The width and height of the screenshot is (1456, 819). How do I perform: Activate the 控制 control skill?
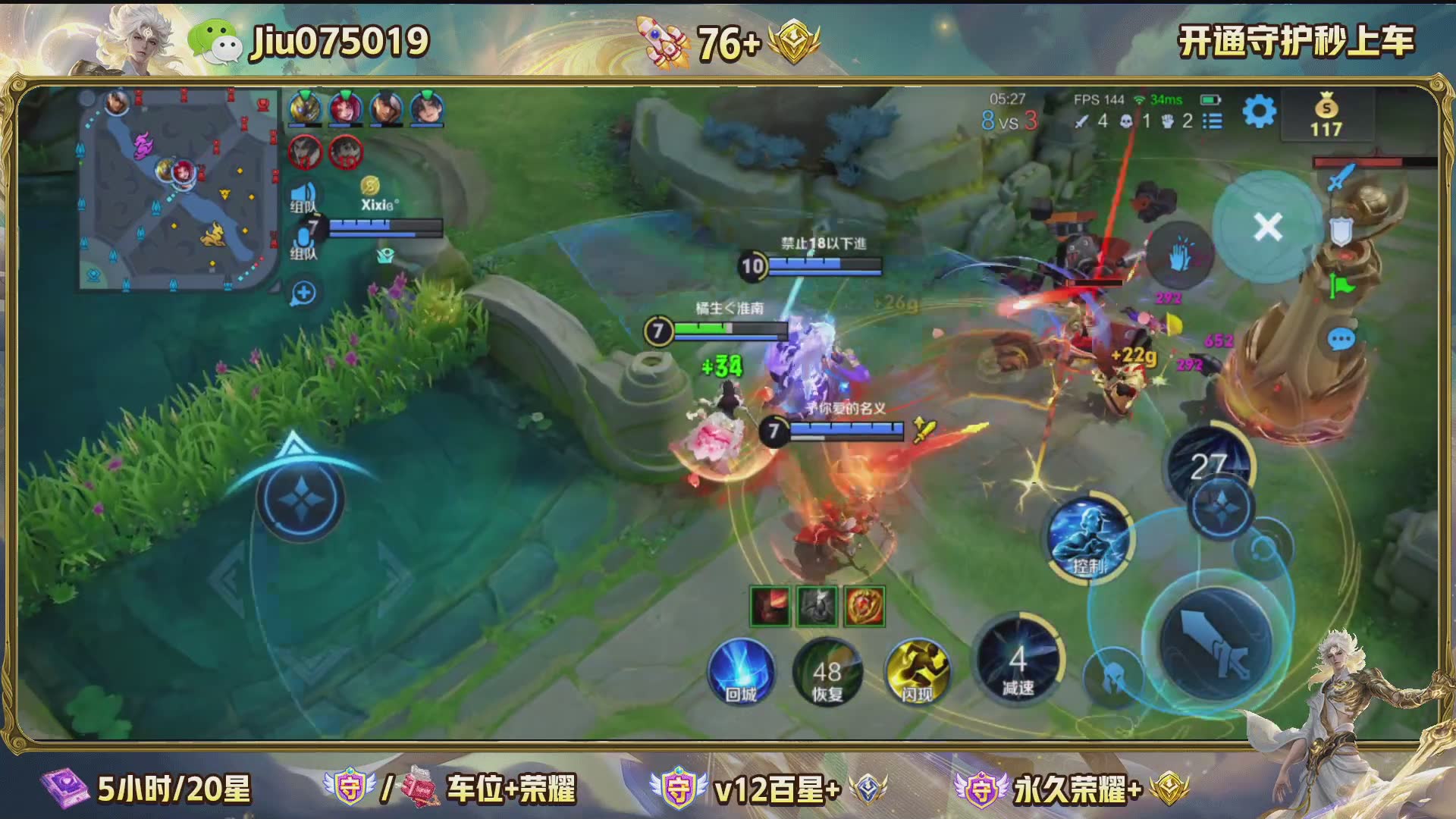1090,538
